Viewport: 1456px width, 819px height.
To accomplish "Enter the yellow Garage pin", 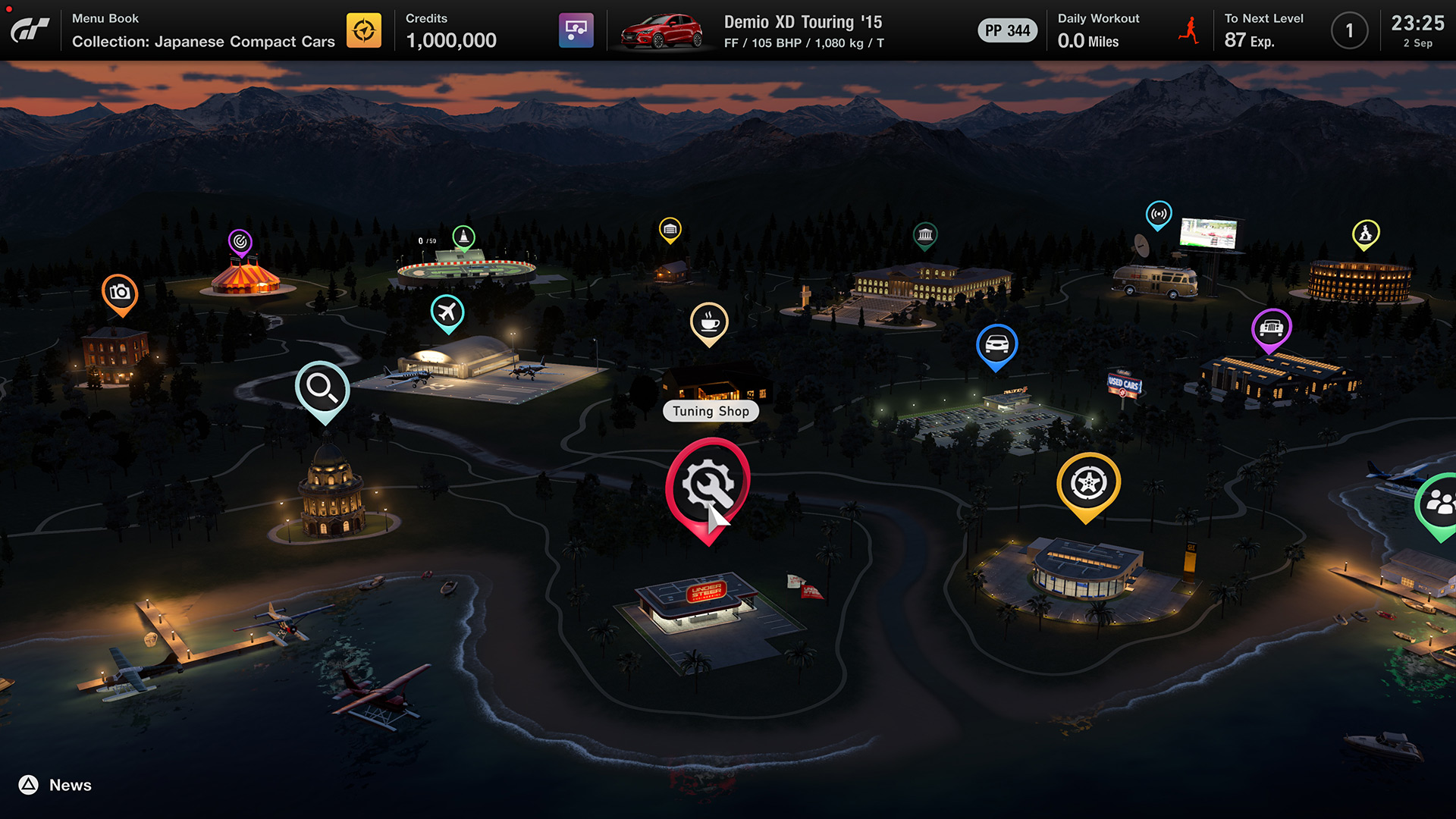I will pyautogui.click(x=670, y=229).
